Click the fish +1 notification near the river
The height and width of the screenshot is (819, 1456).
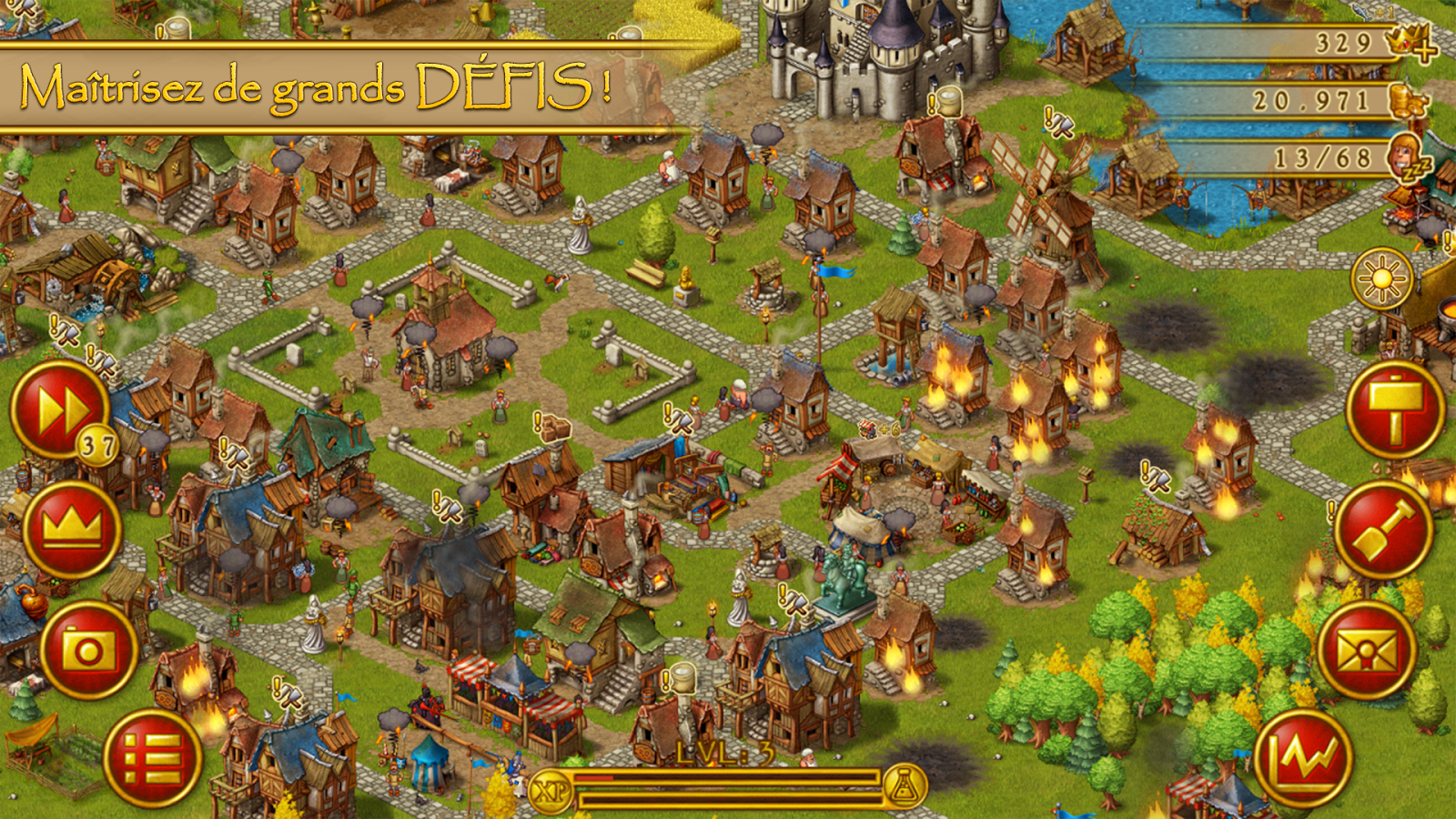(1370, 12)
